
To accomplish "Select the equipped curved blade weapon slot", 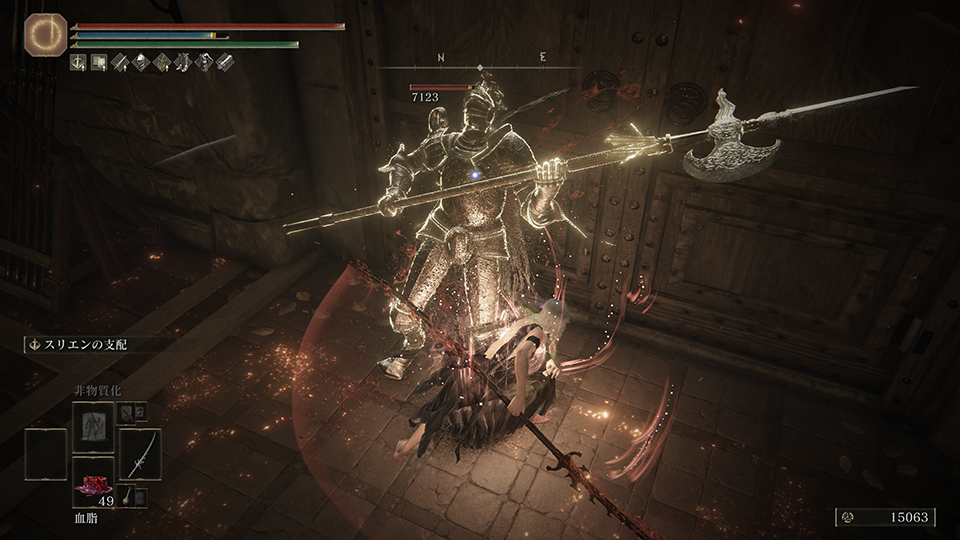I will pyautogui.click(x=140, y=455).
